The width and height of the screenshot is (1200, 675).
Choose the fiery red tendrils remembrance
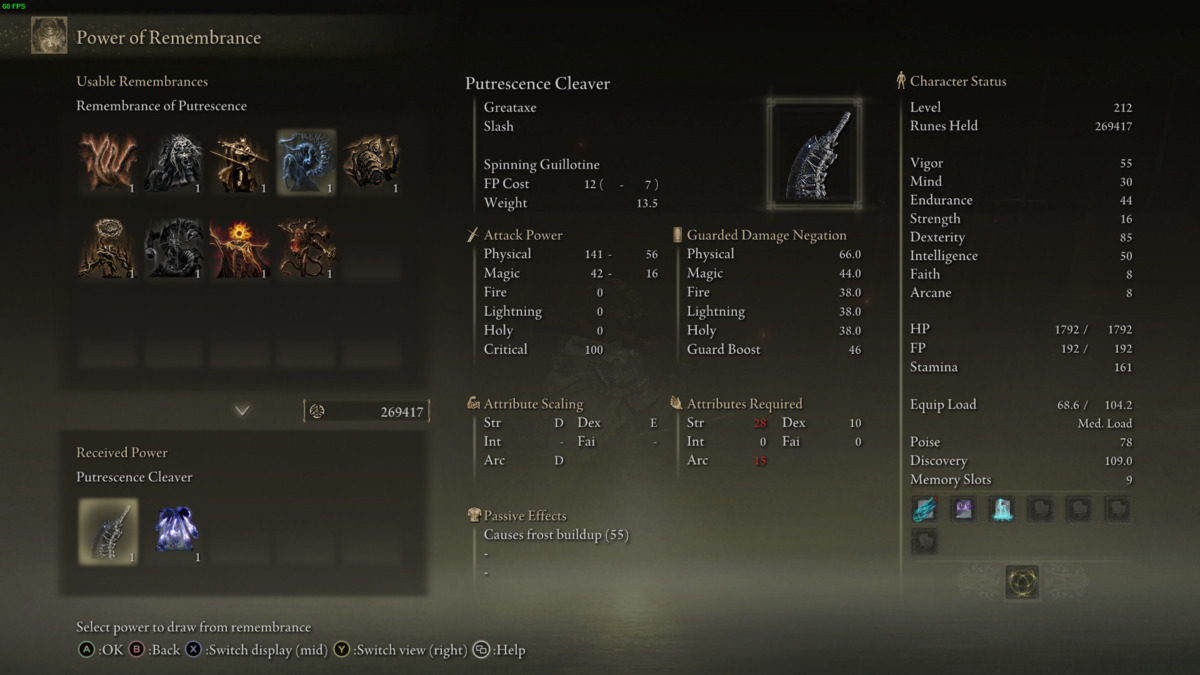click(x=108, y=161)
